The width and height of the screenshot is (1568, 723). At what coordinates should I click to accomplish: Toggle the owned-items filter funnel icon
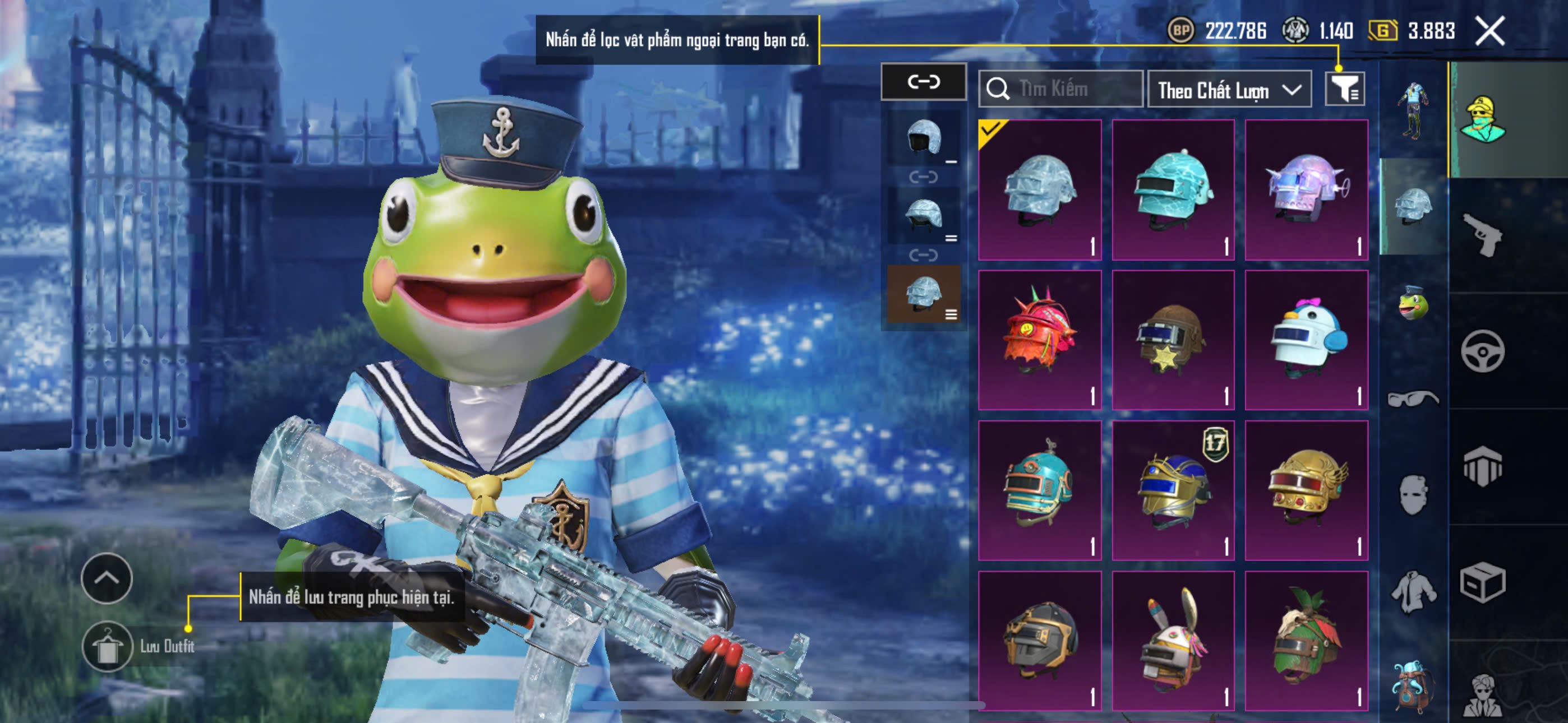tap(1345, 90)
